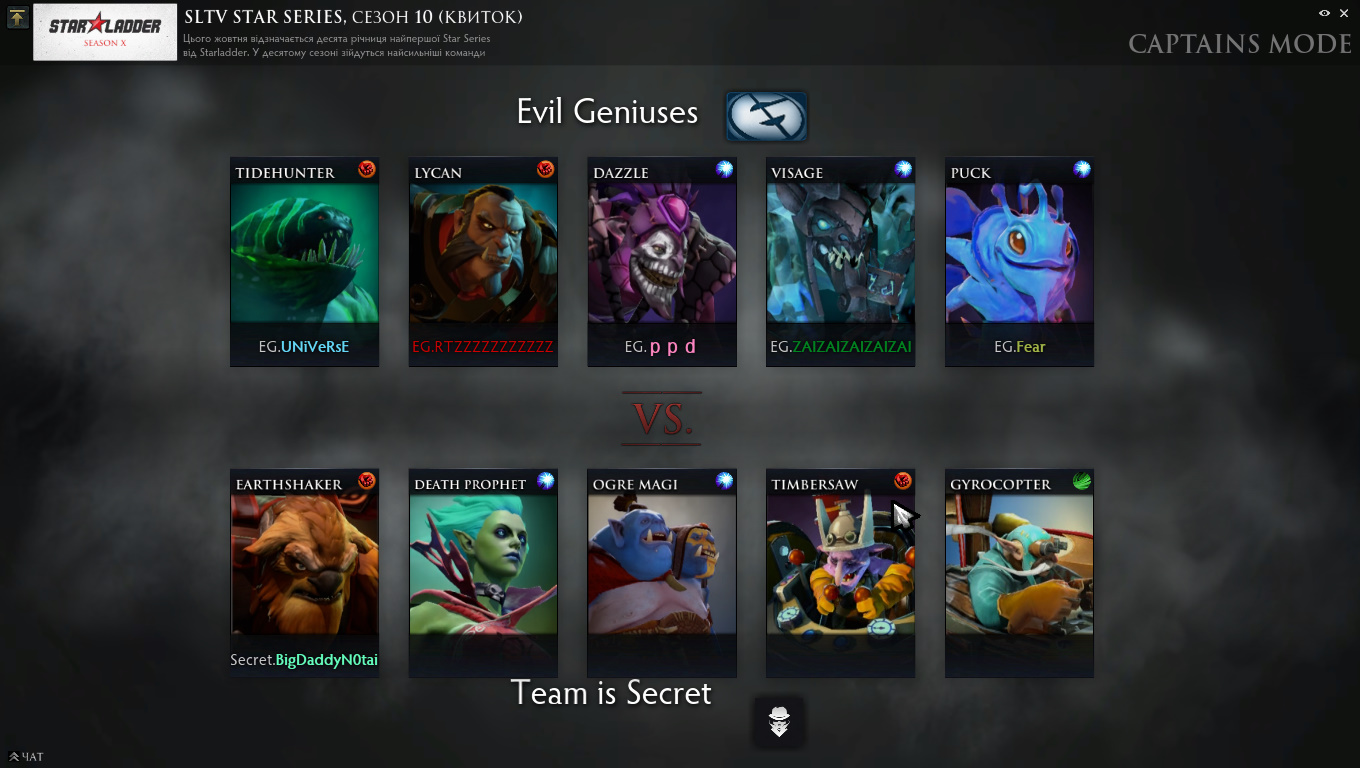Image resolution: width=1360 pixels, height=768 pixels.
Task: Open the Team Secret logo icon
Action: tap(779, 721)
